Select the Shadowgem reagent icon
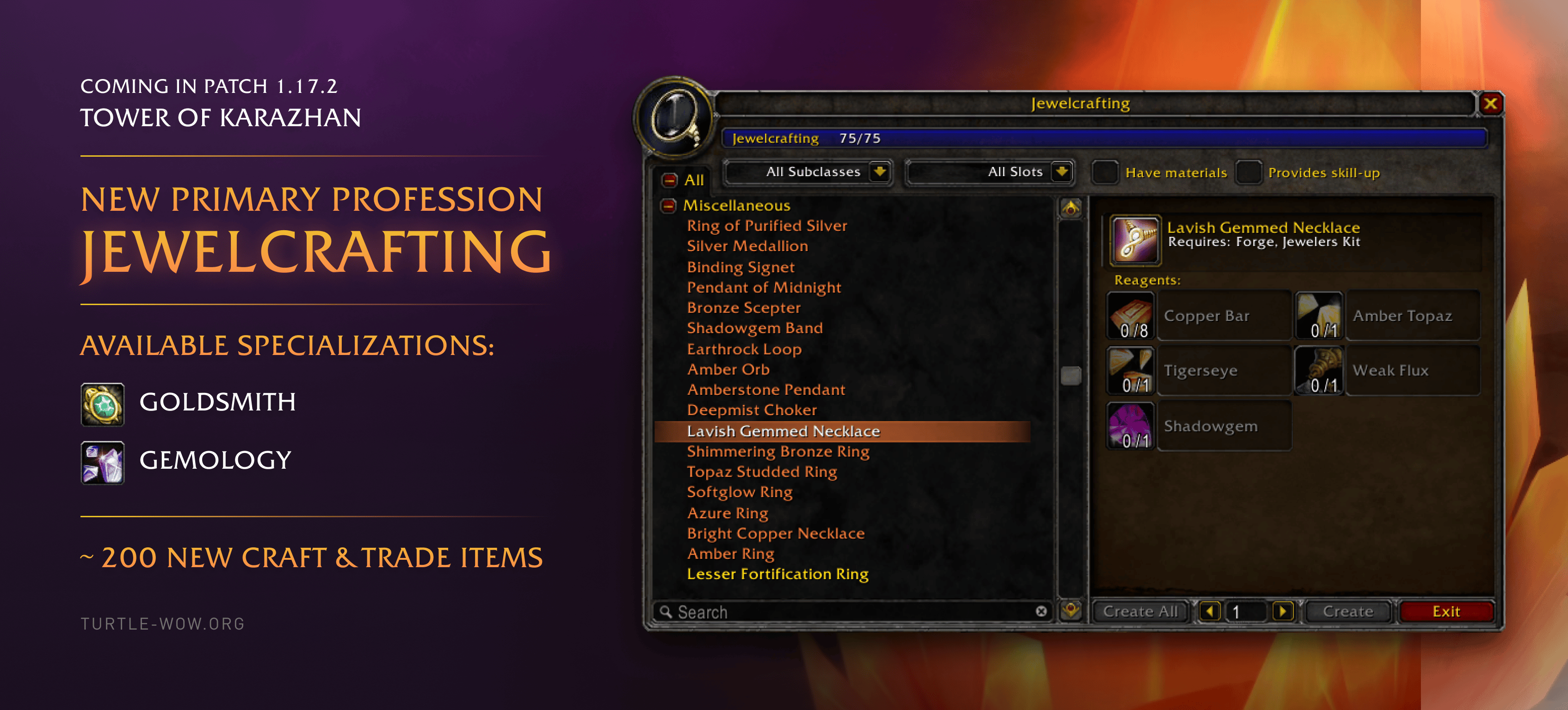Image resolution: width=1568 pixels, height=710 pixels. (1130, 425)
